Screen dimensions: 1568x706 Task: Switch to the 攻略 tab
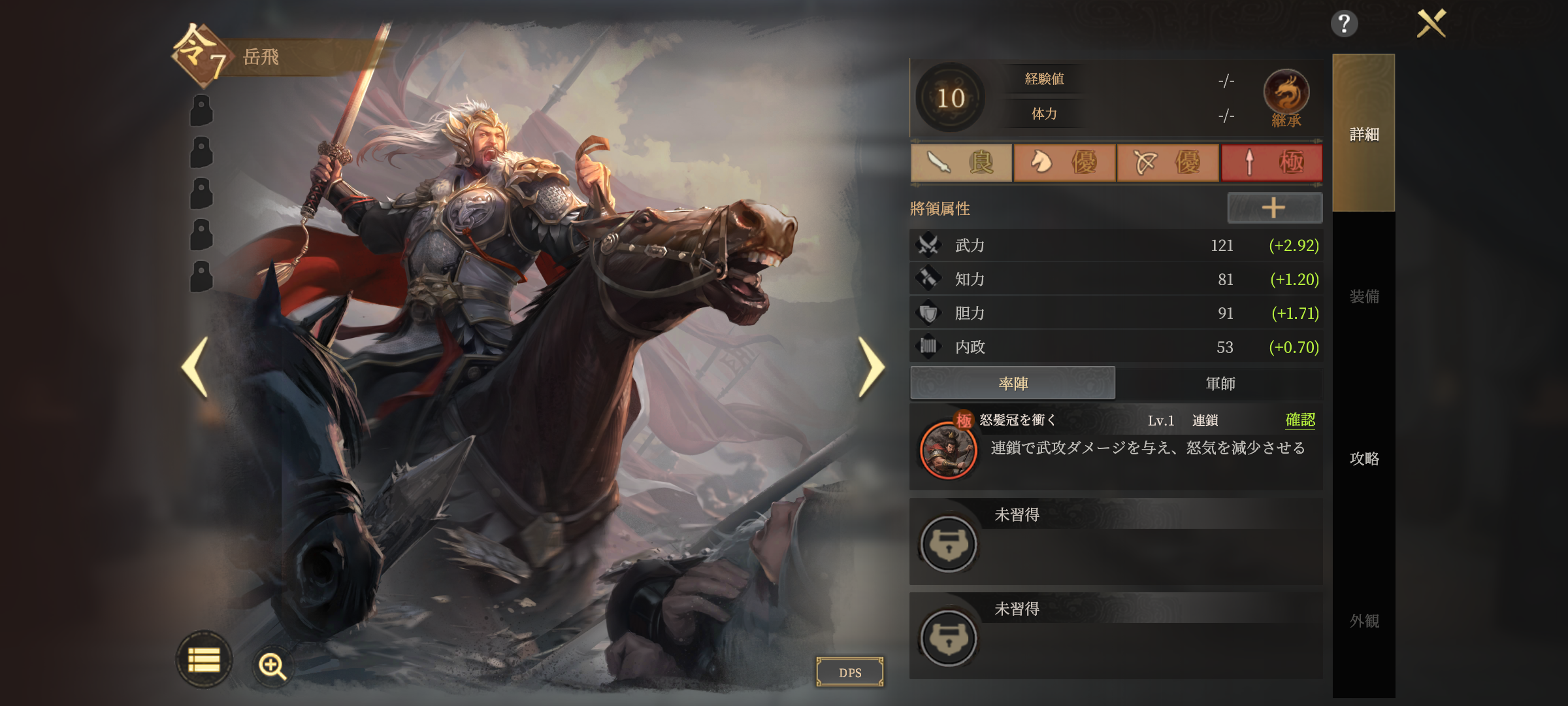tap(1364, 458)
